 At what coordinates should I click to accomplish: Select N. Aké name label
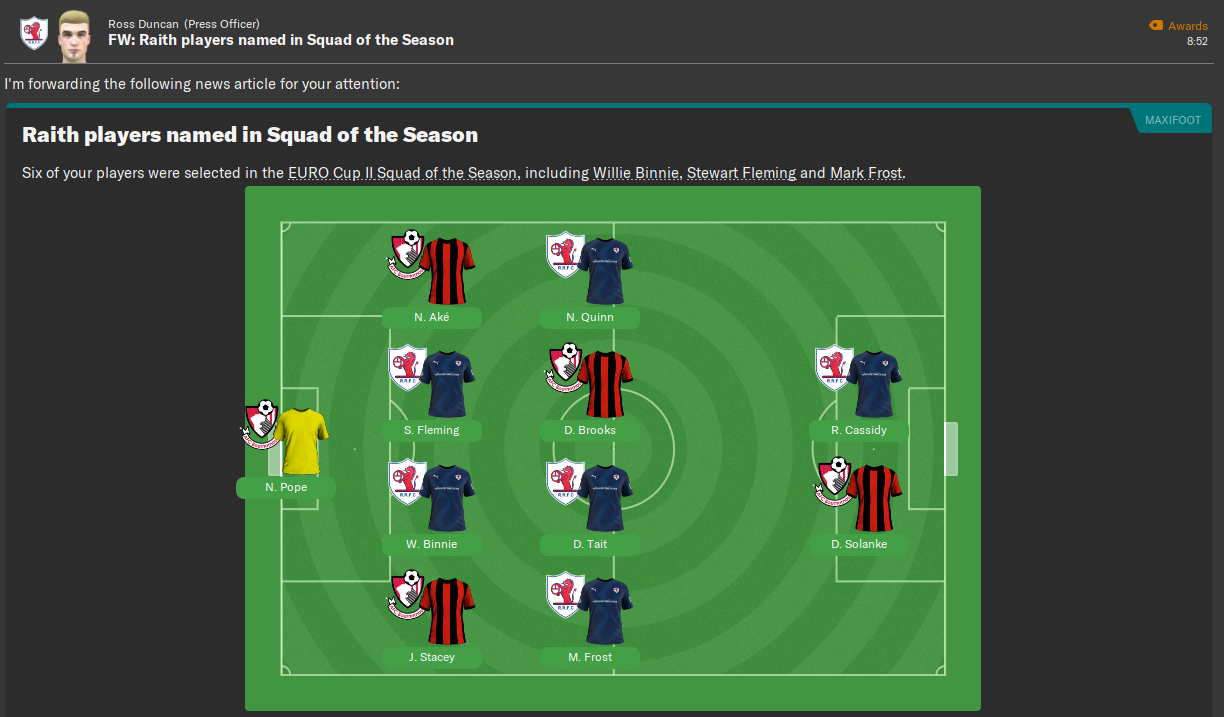[432, 318]
